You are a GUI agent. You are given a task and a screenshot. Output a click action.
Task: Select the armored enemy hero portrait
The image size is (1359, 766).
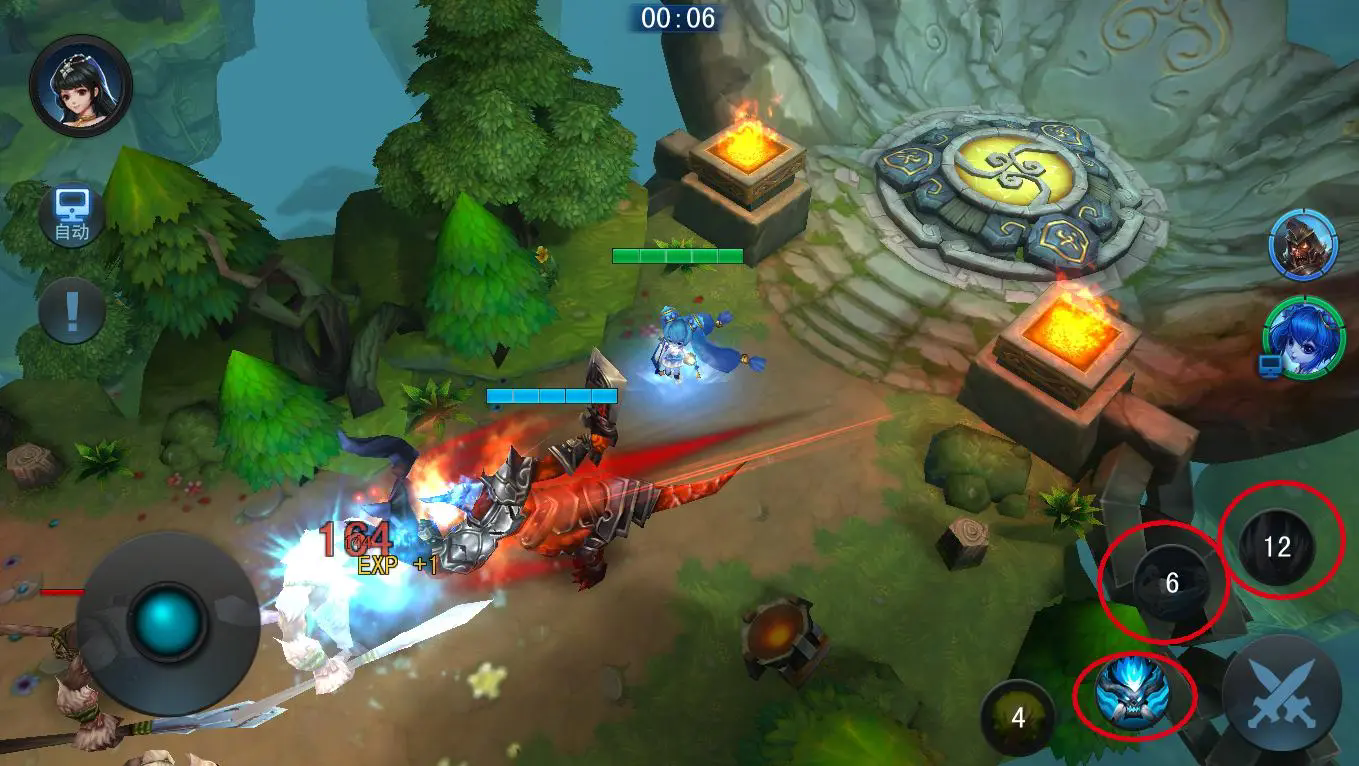click(x=1303, y=246)
